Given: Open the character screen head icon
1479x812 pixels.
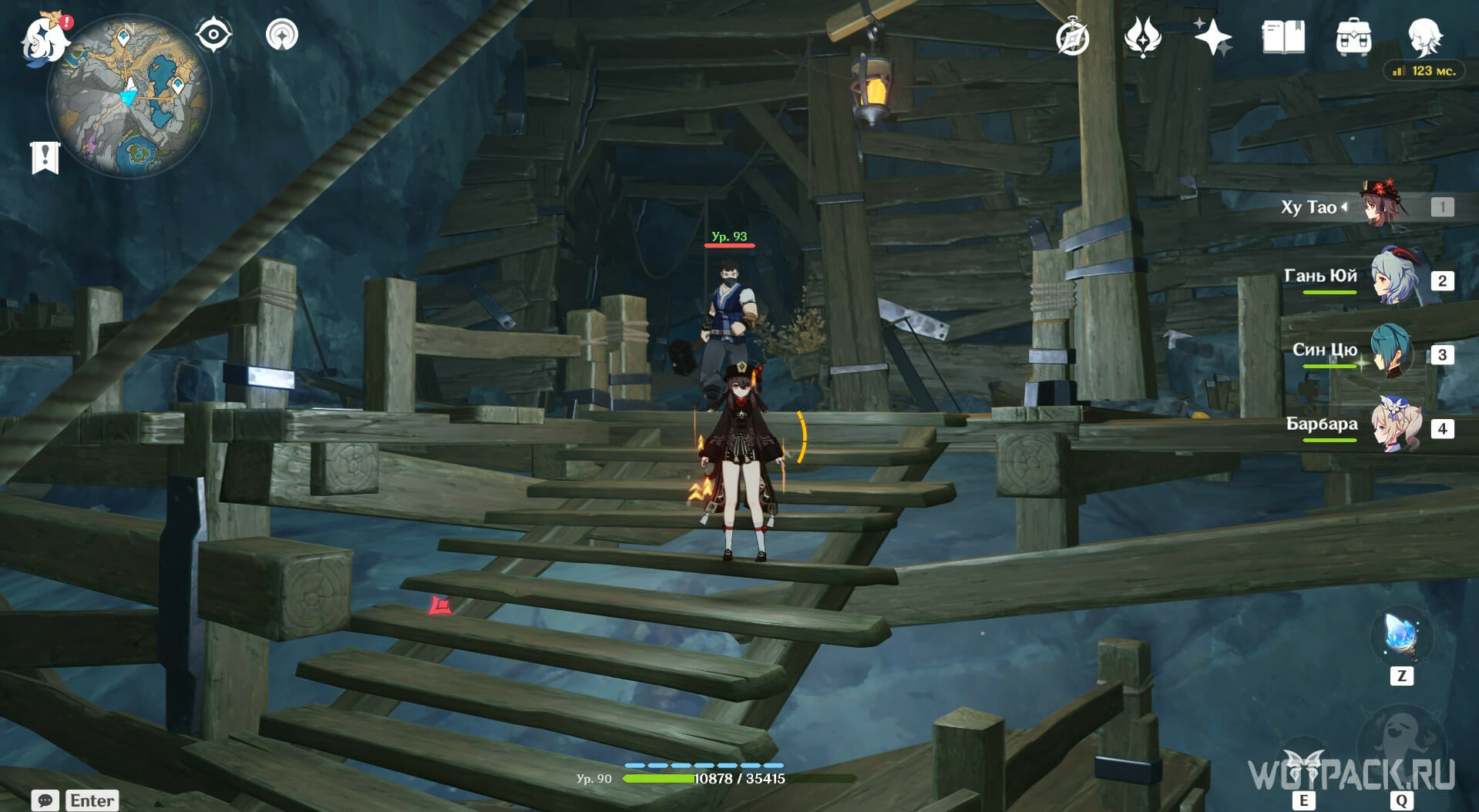Looking at the screenshot, I should click(x=1424, y=37).
